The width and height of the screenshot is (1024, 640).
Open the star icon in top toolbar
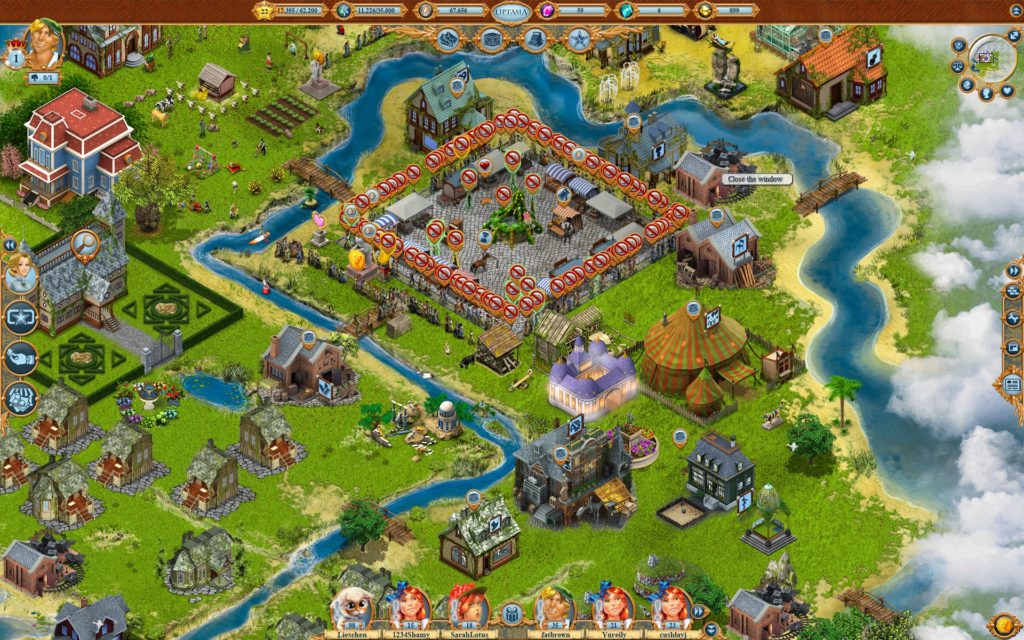(578, 40)
